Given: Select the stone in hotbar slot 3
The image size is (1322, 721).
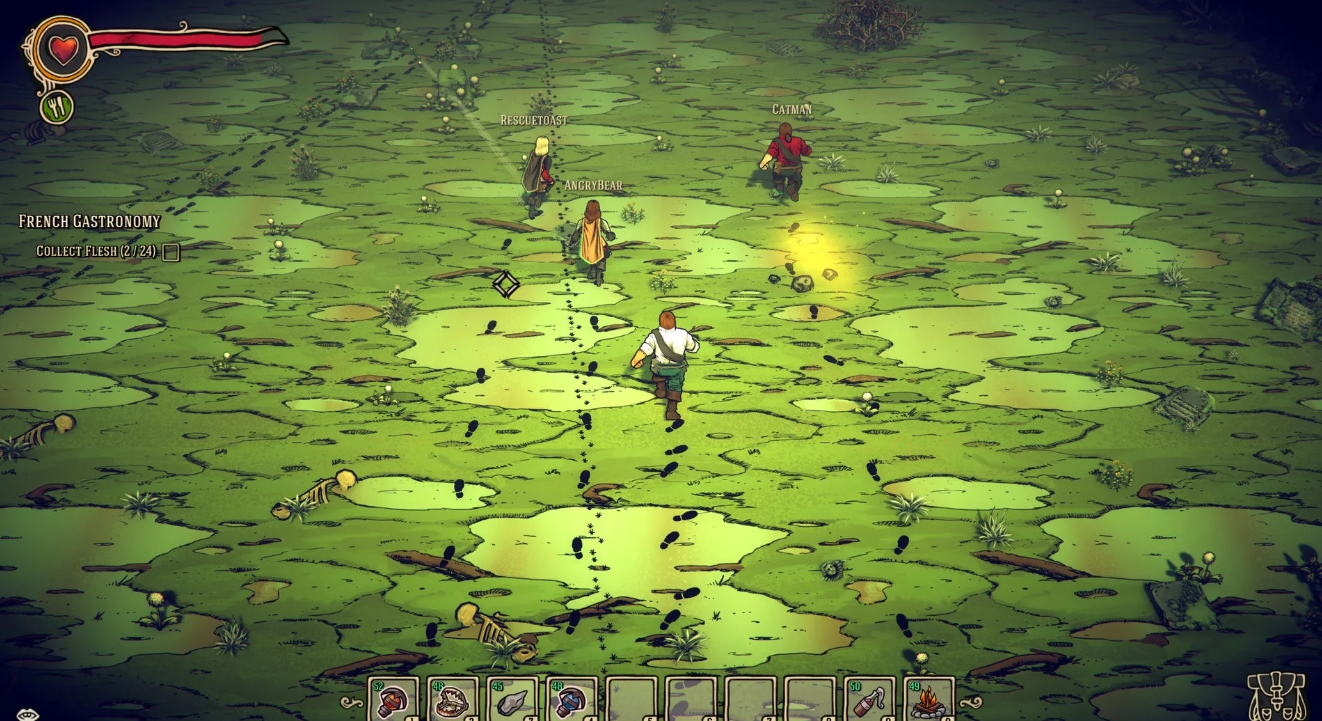Looking at the screenshot, I should (x=510, y=697).
